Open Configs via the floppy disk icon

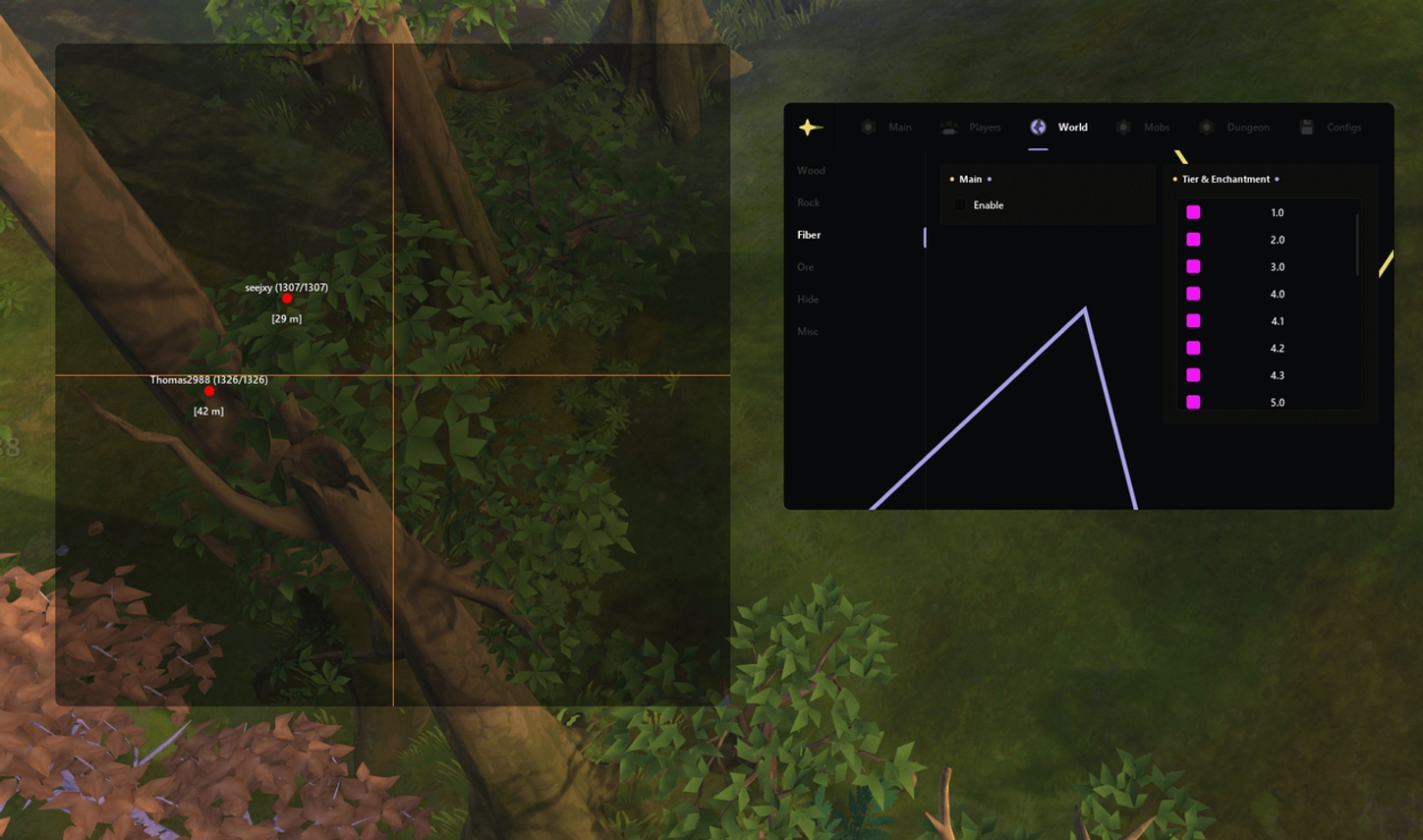pyautogui.click(x=1307, y=127)
